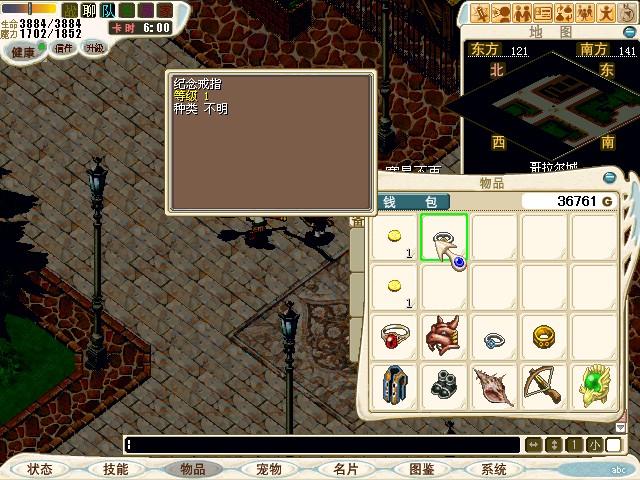This screenshot has height=480, width=640.
Task: Select the spiral seashell item
Action: pos(494,386)
